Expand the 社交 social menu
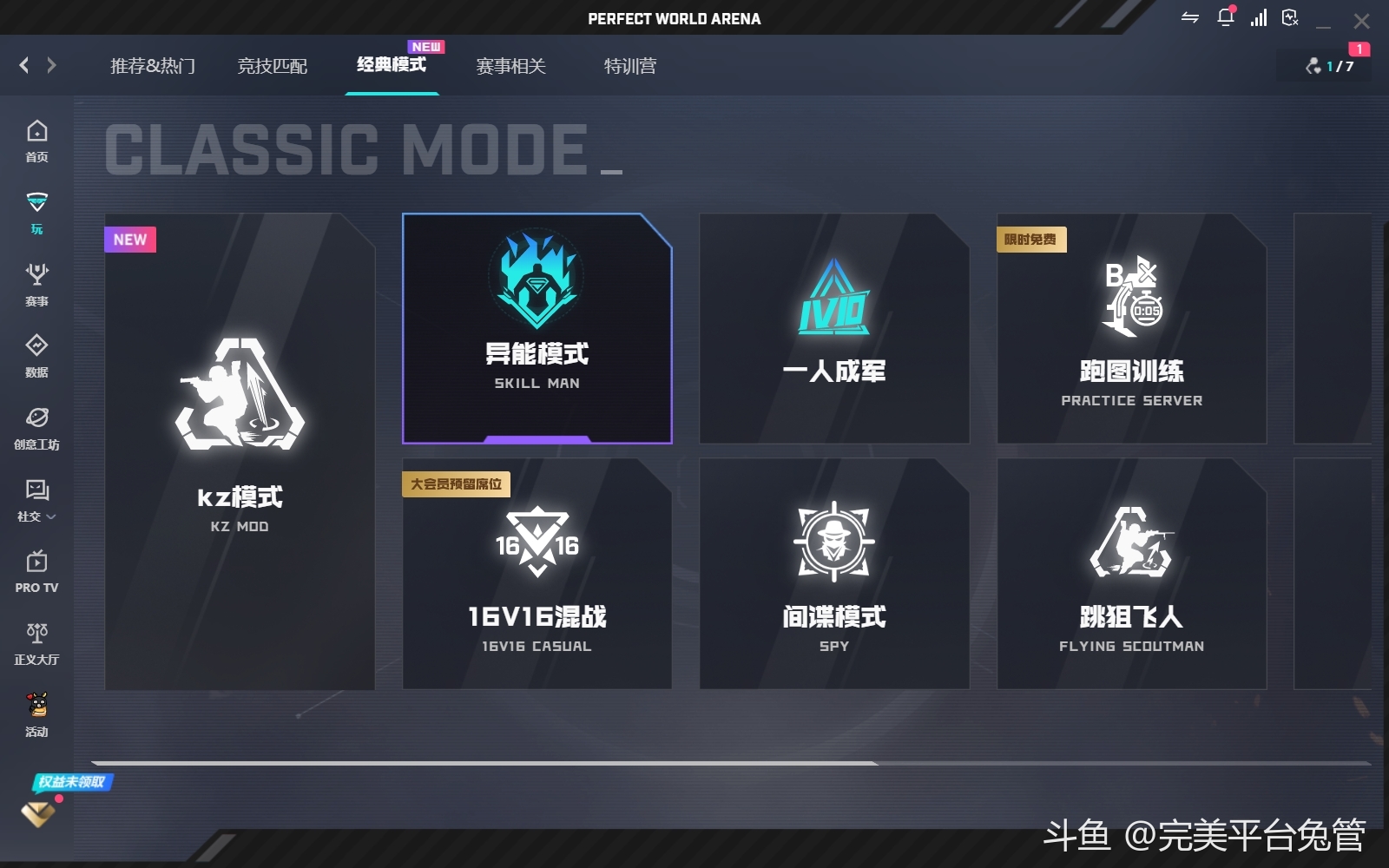The image size is (1389, 868). [x=36, y=501]
